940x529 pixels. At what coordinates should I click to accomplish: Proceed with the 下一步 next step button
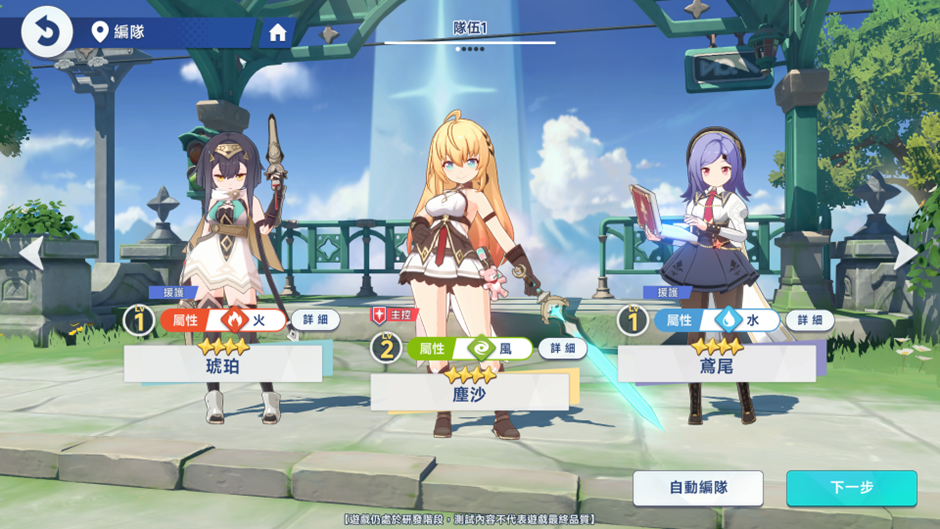(x=851, y=488)
